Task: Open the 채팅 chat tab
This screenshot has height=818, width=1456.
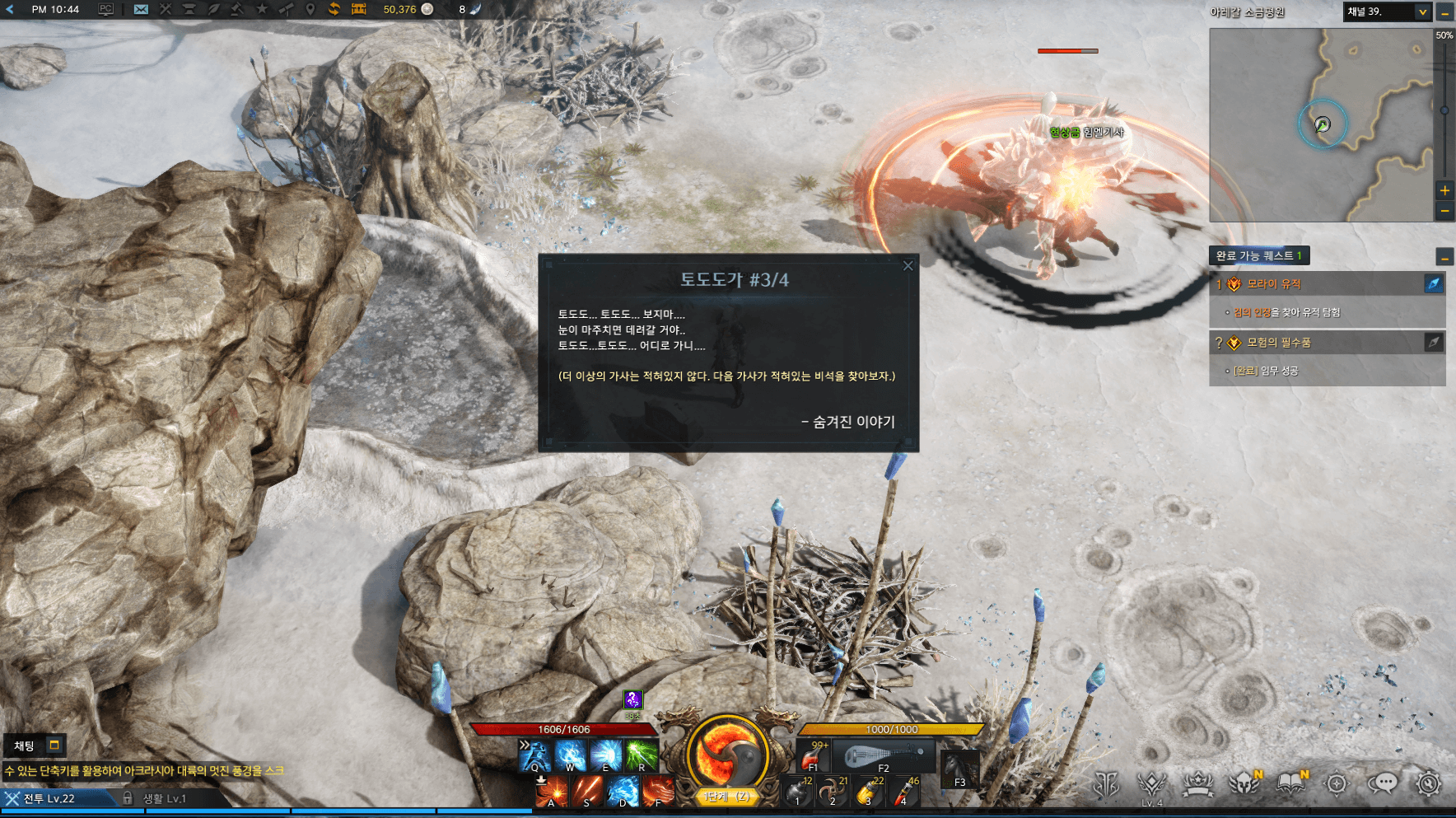Action: point(25,746)
